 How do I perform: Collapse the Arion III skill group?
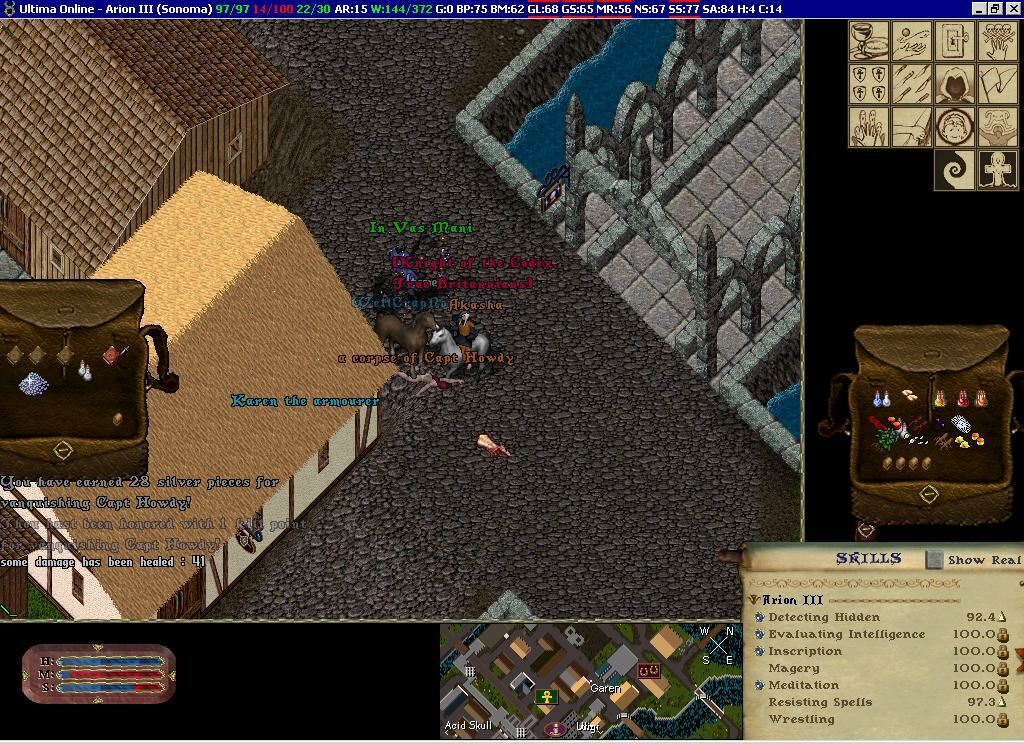754,600
